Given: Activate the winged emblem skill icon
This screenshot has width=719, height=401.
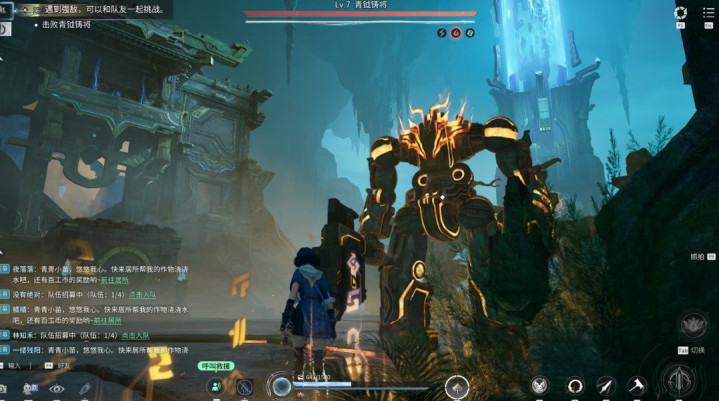Looking at the screenshot, I should (x=540, y=385).
